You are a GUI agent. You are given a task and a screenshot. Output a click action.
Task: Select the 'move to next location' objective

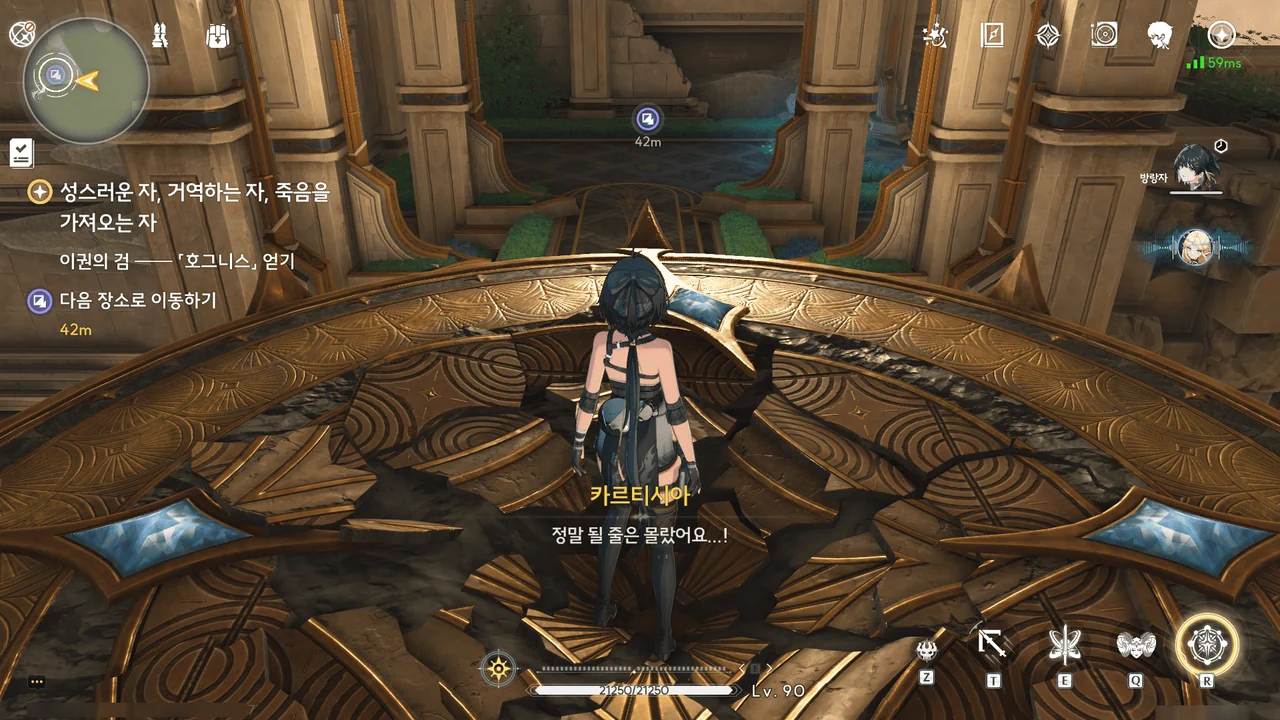pyautogui.click(x=137, y=300)
